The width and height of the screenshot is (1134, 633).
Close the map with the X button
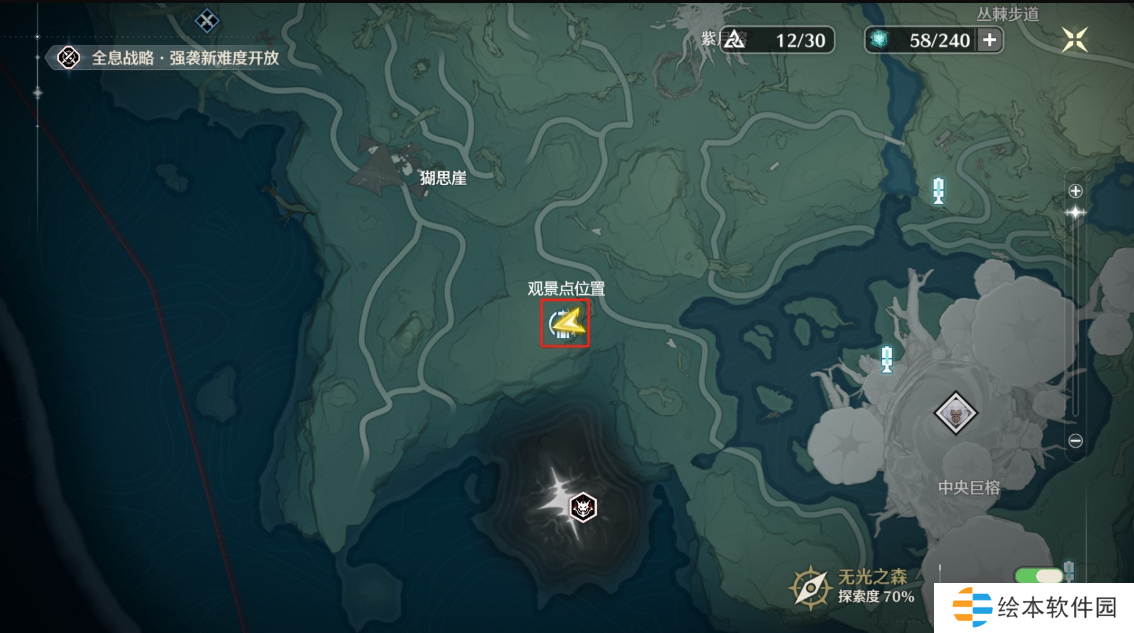pos(1075,39)
